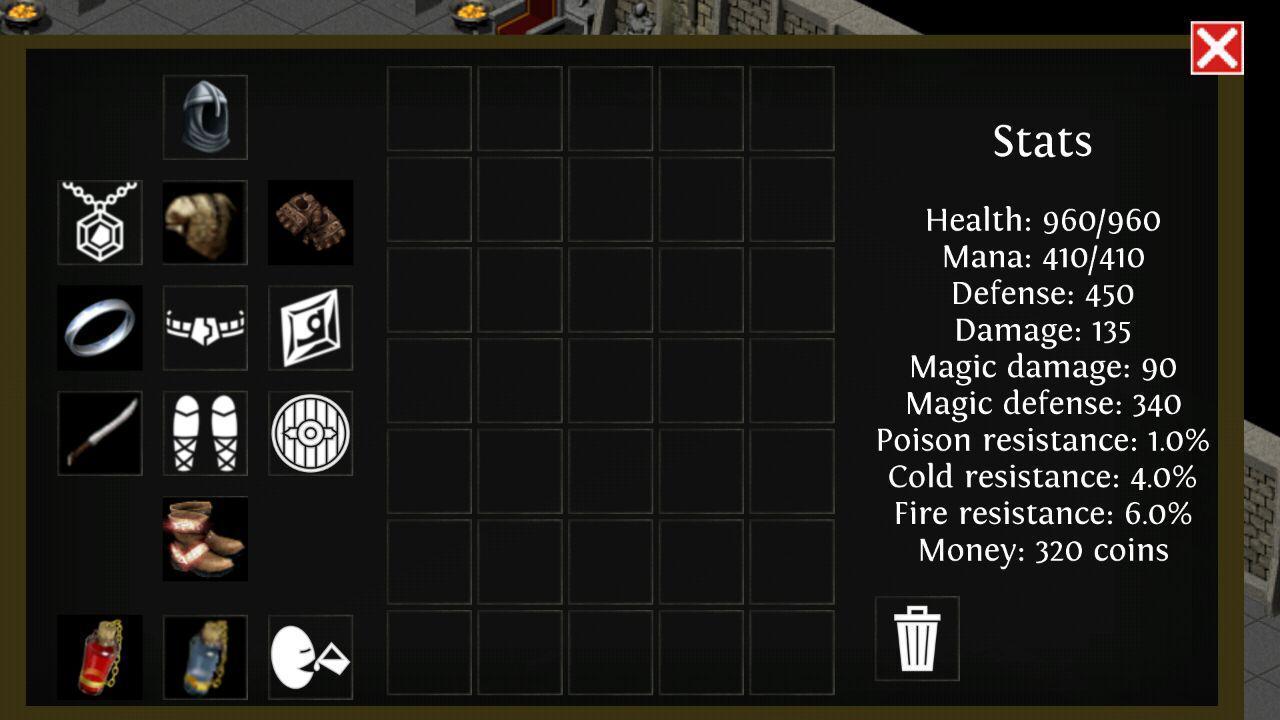This screenshot has height=720, width=1280.
Task: Select the equipped helmet
Action: coord(205,115)
